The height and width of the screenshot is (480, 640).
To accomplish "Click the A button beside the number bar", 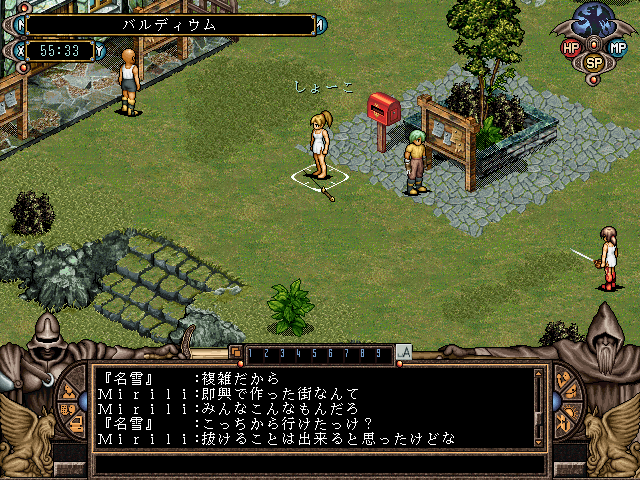I will (x=404, y=352).
